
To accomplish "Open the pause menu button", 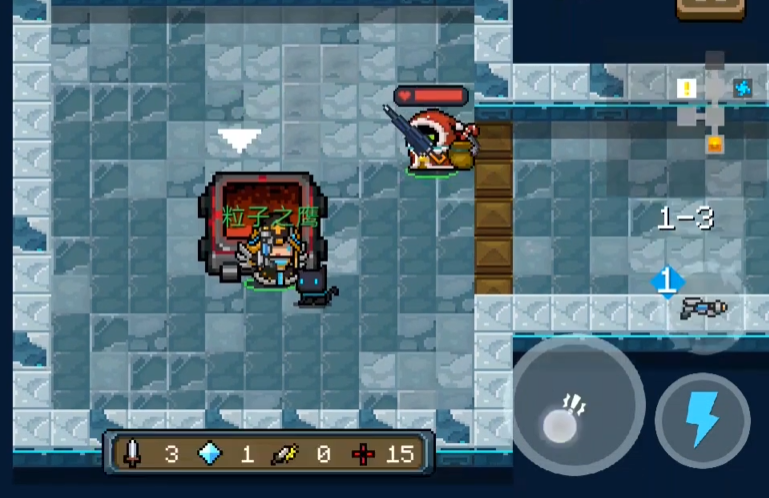I will (x=710, y=8).
